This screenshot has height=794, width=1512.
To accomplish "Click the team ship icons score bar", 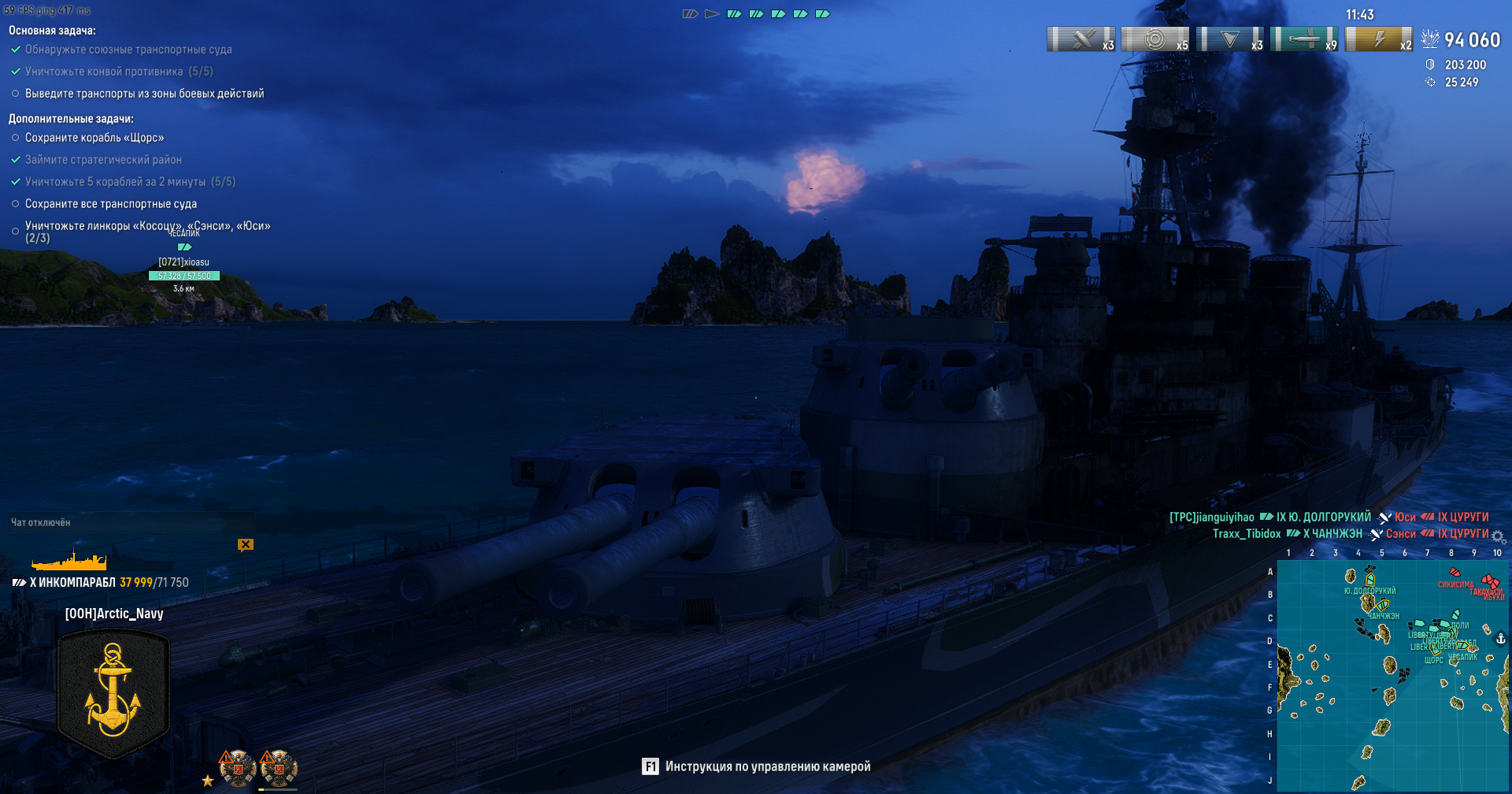I will click(x=756, y=14).
